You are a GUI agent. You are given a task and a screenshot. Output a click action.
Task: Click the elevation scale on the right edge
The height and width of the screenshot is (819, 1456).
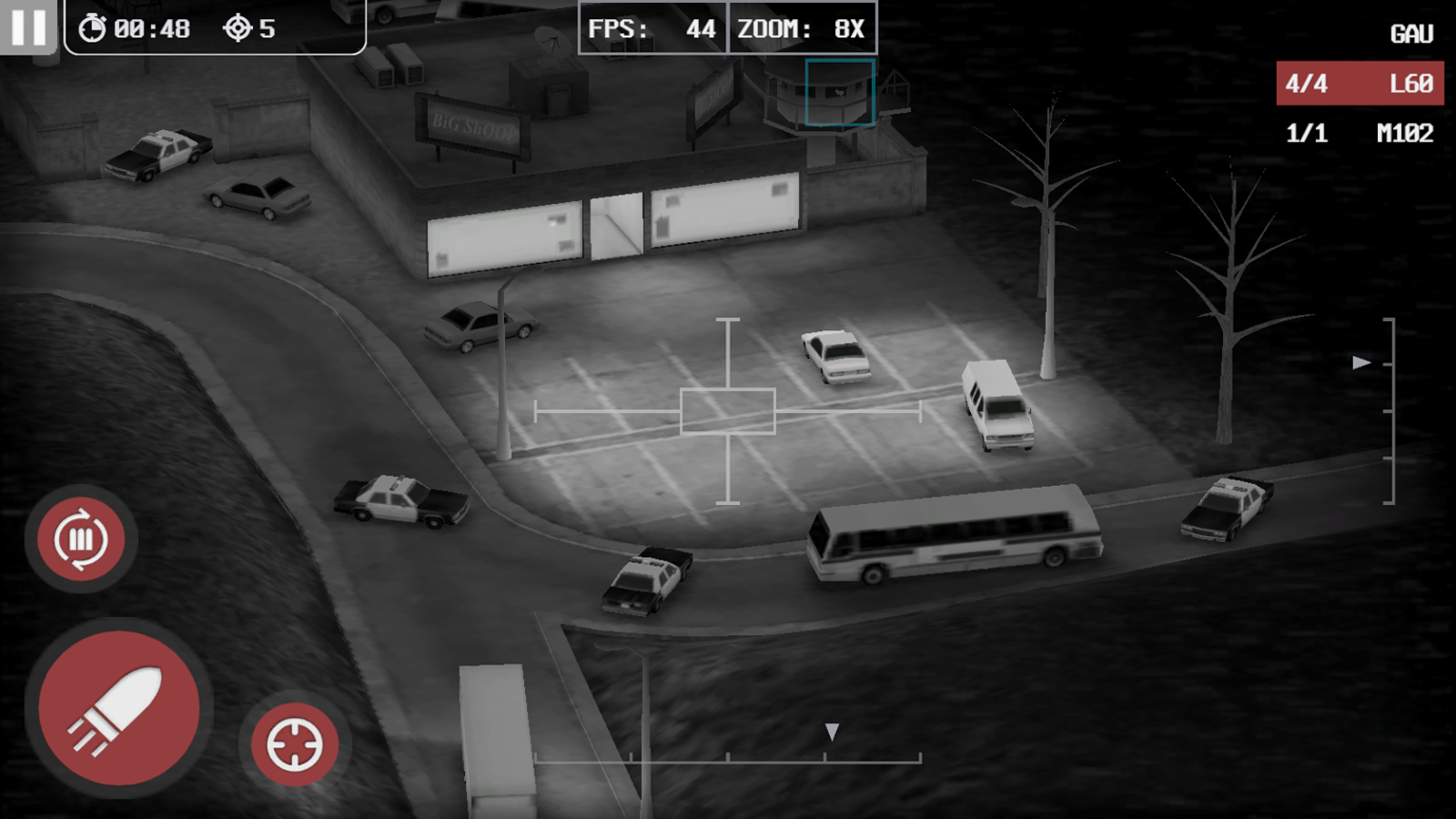click(1390, 409)
